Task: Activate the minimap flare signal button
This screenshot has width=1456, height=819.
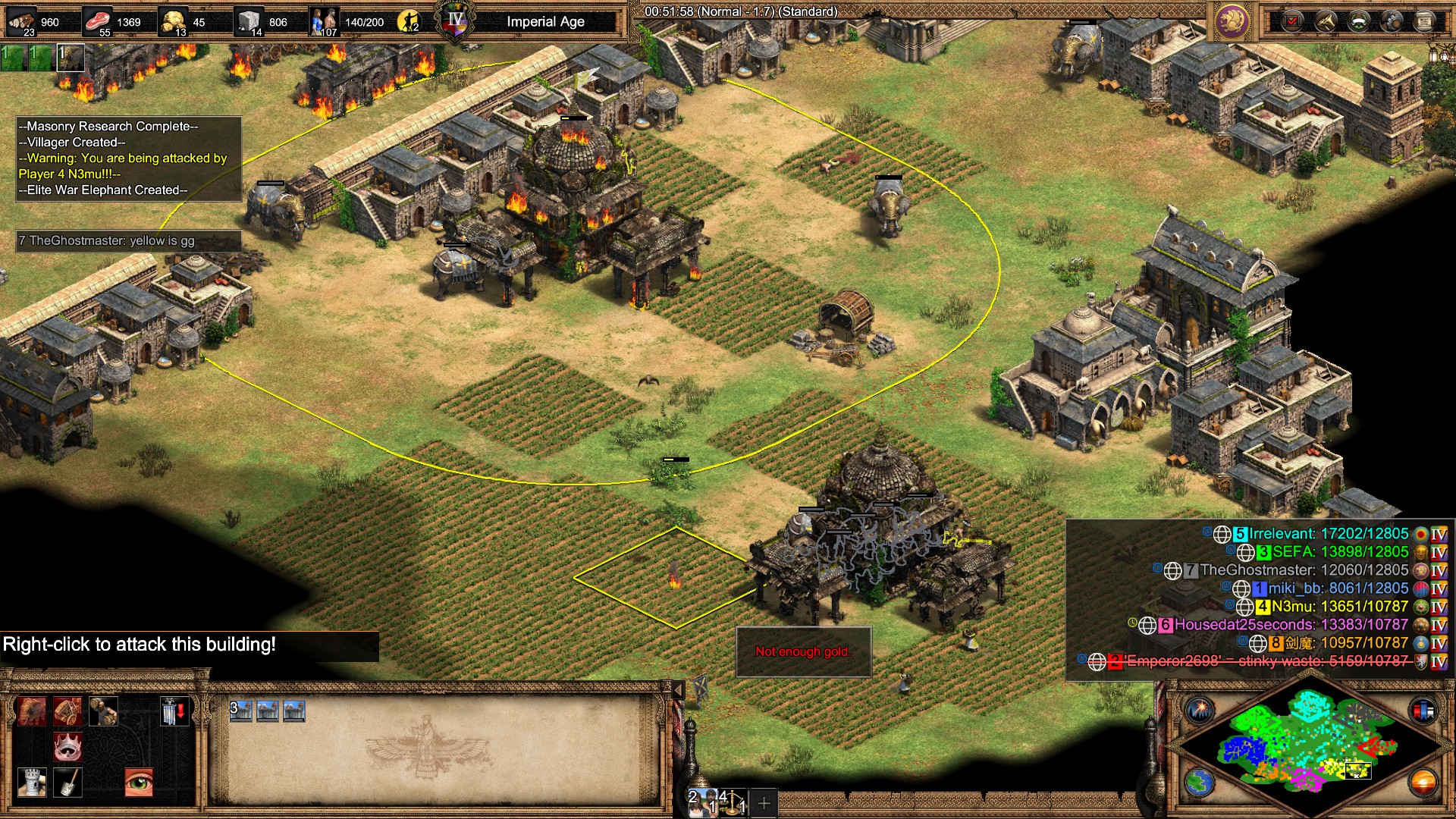Action: [x=1200, y=711]
